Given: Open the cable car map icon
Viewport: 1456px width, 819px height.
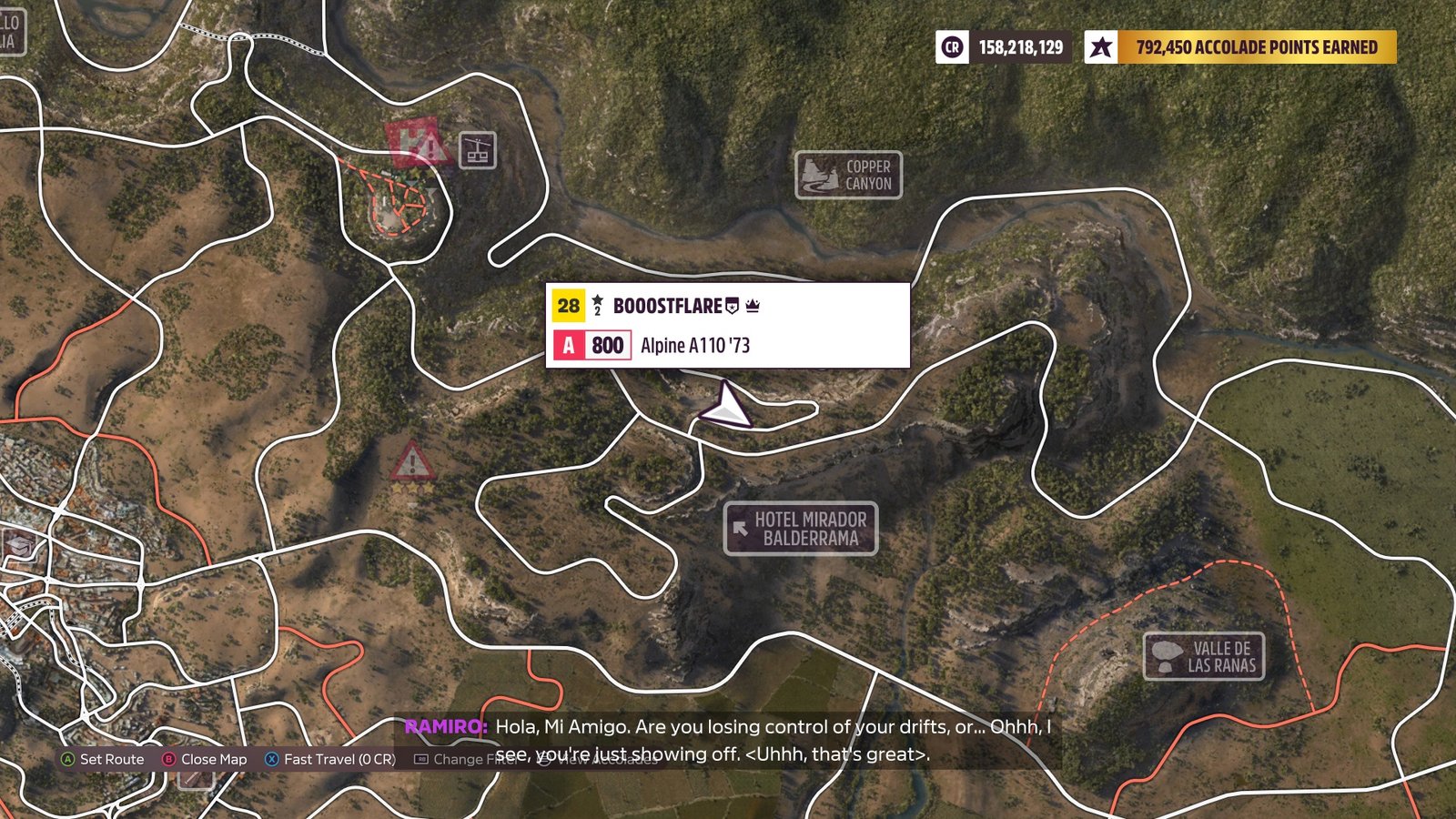Looking at the screenshot, I should coord(477,150).
